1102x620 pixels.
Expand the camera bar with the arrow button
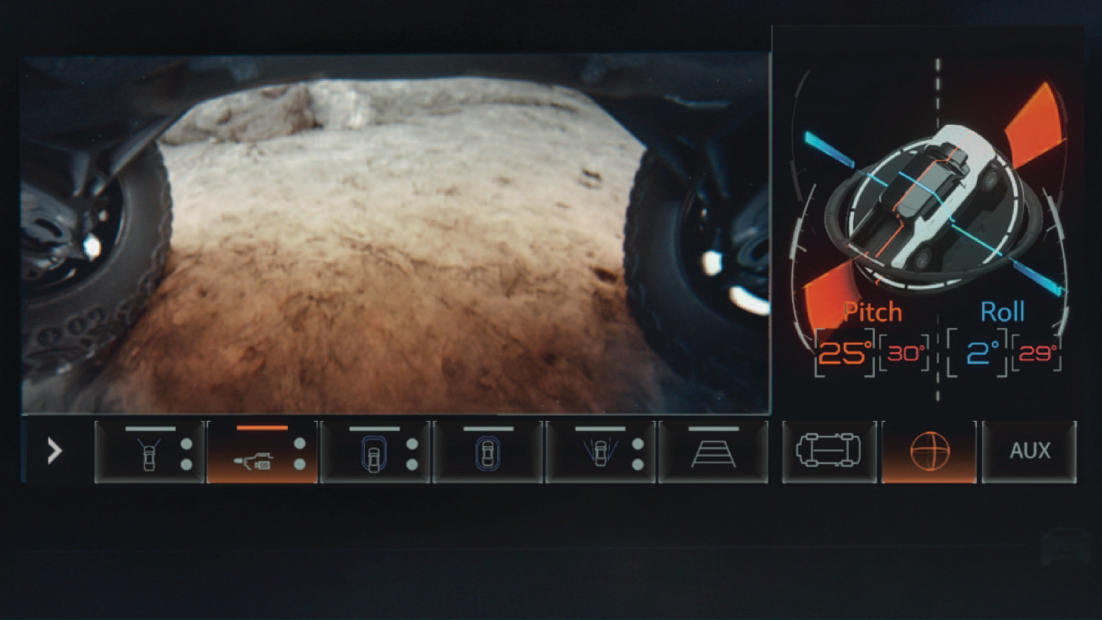tap(55, 451)
